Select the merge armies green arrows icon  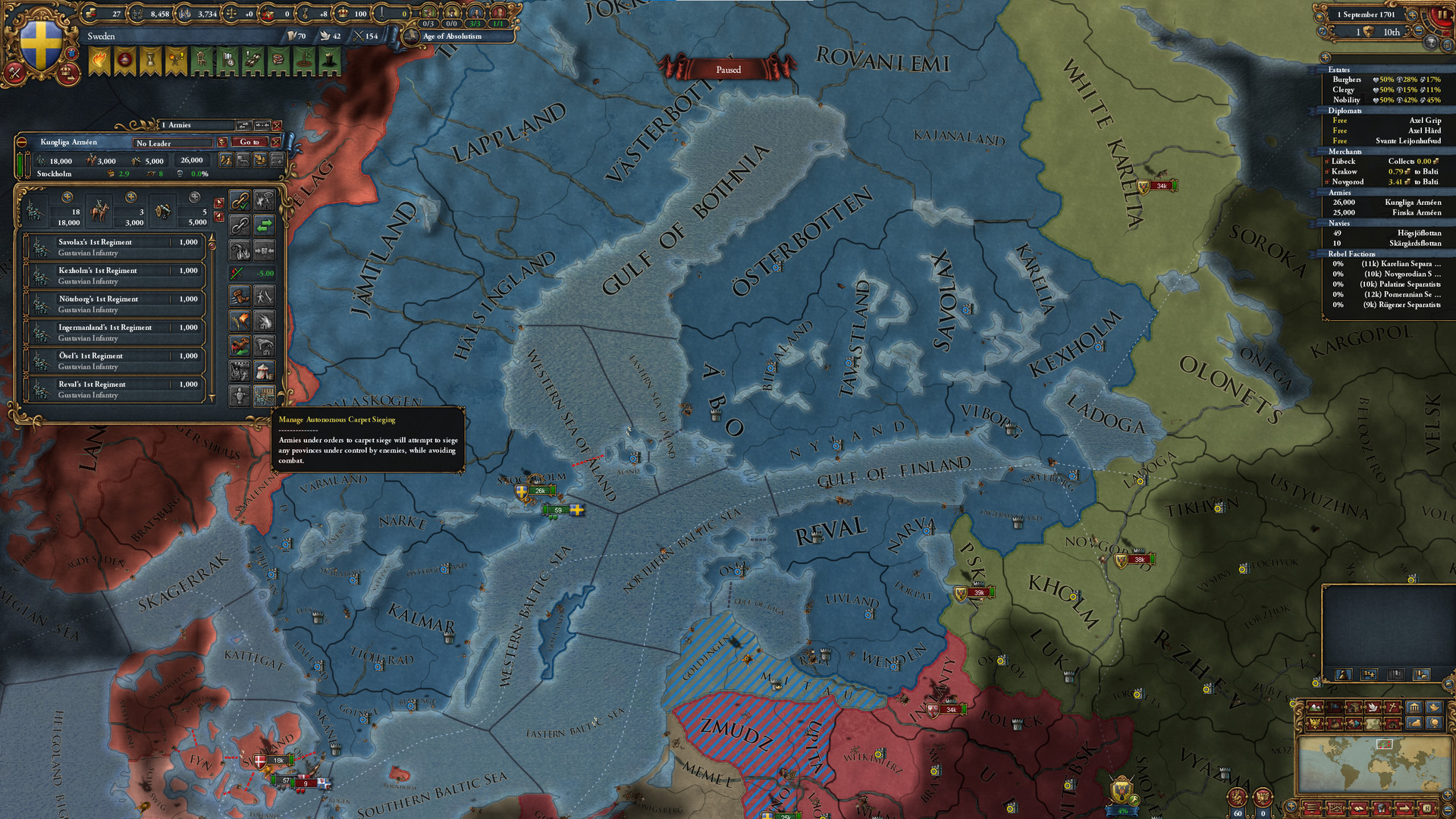[264, 225]
